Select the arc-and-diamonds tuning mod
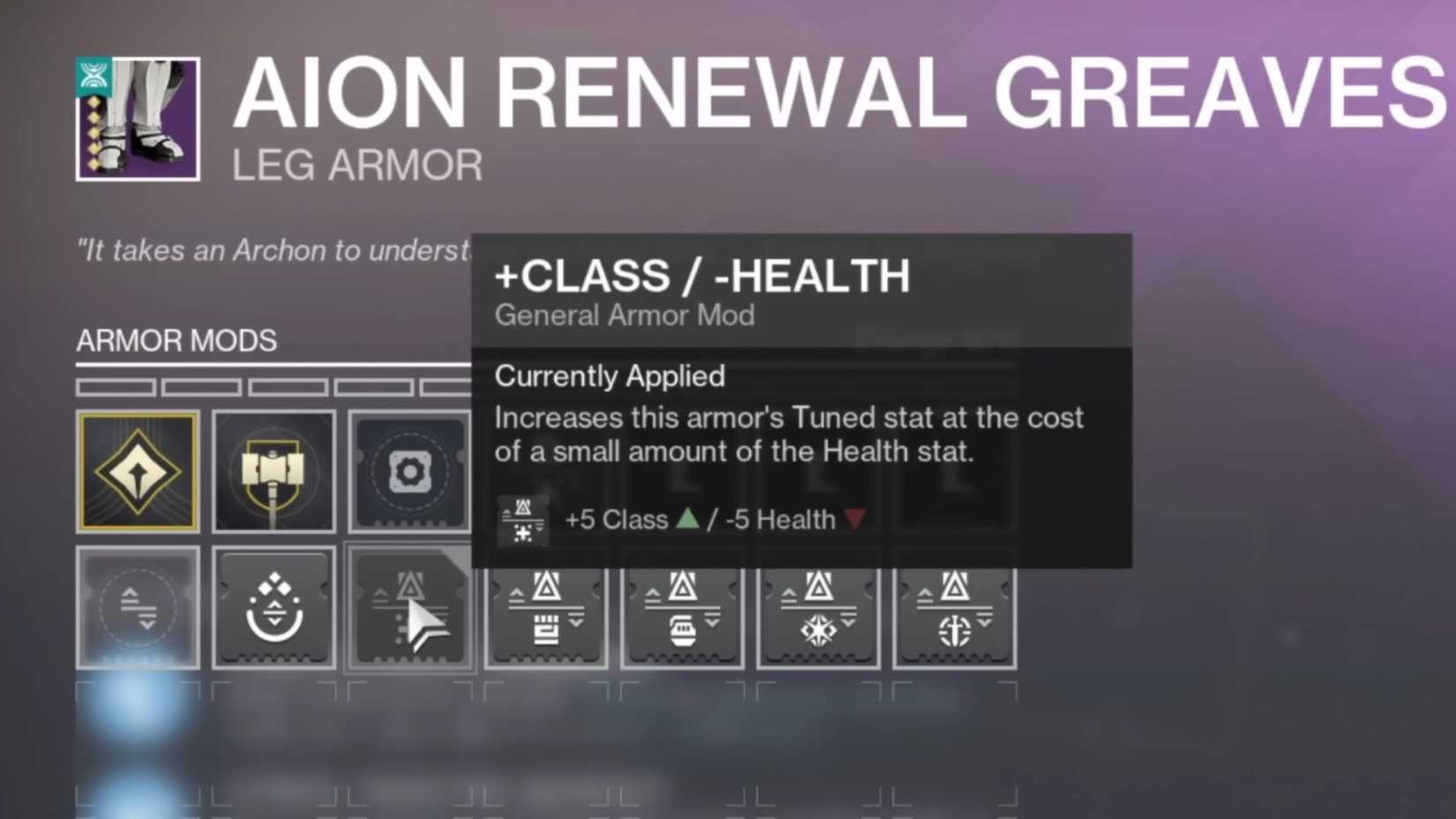Image resolution: width=1456 pixels, height=819 pixels. click(274, 607)
